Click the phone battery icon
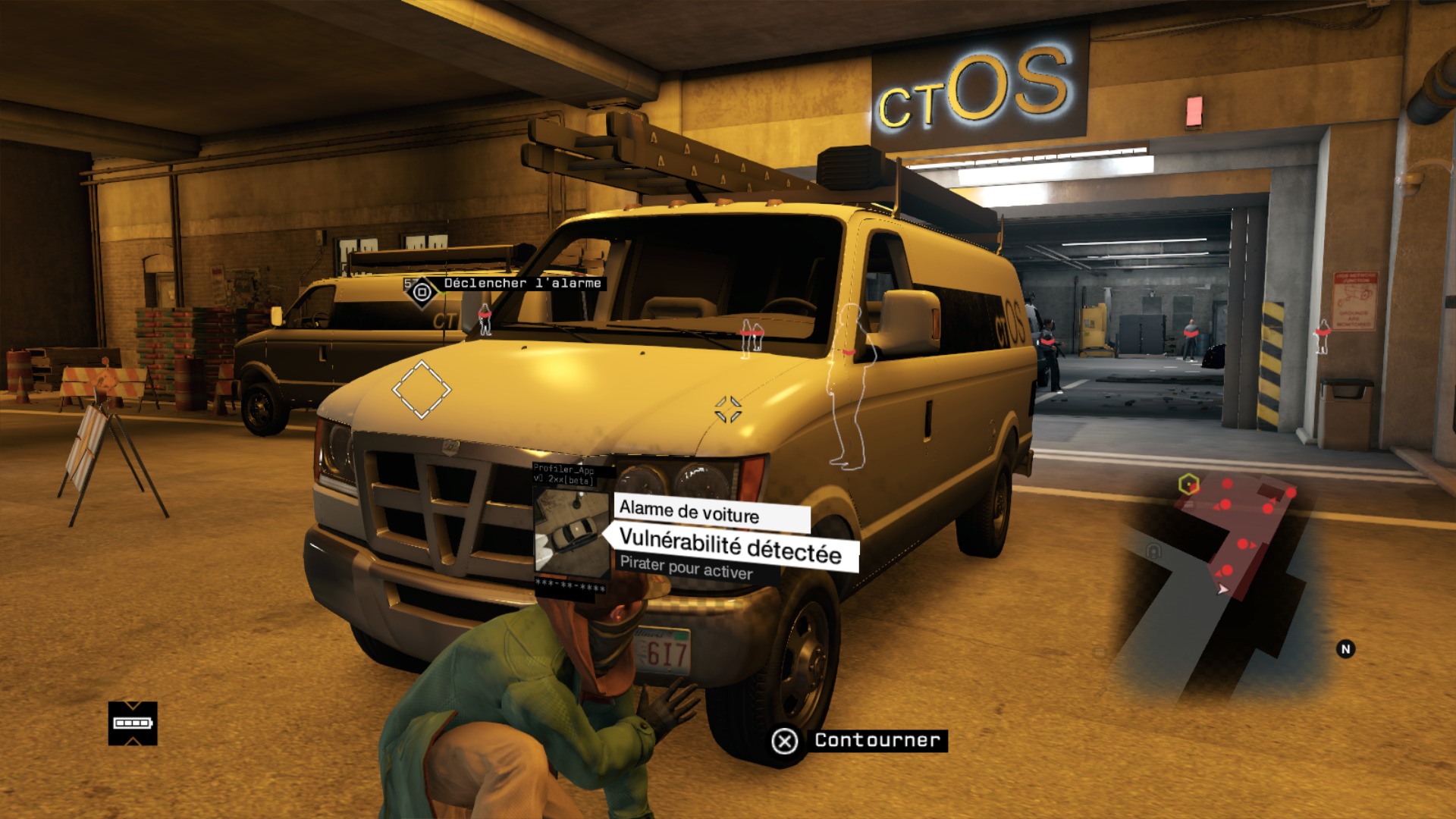Screen dimensions: 1456x819 [x=132, y=723]
